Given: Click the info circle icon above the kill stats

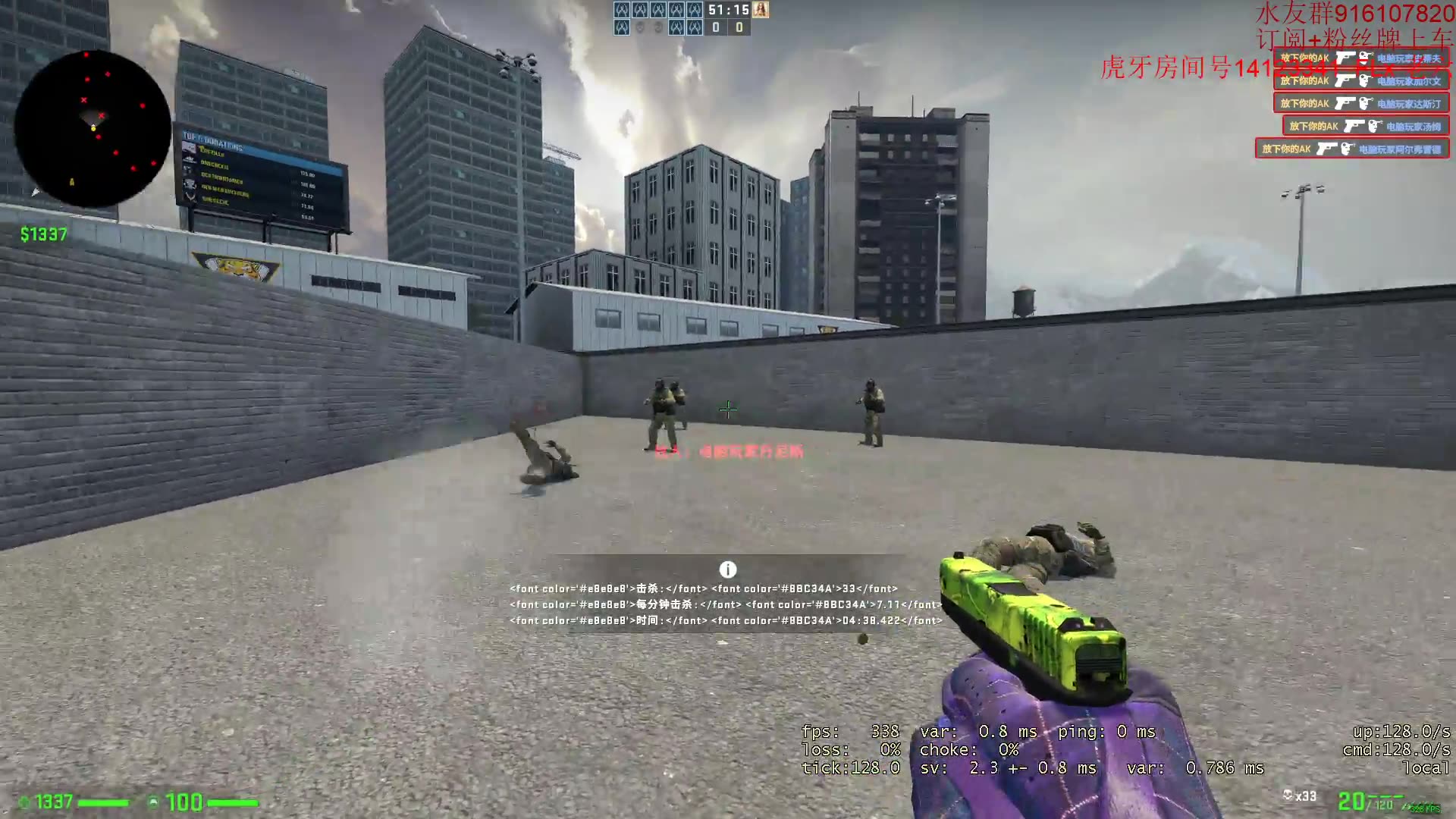Looking at the screenshot, I should click(x=728, y=569).
